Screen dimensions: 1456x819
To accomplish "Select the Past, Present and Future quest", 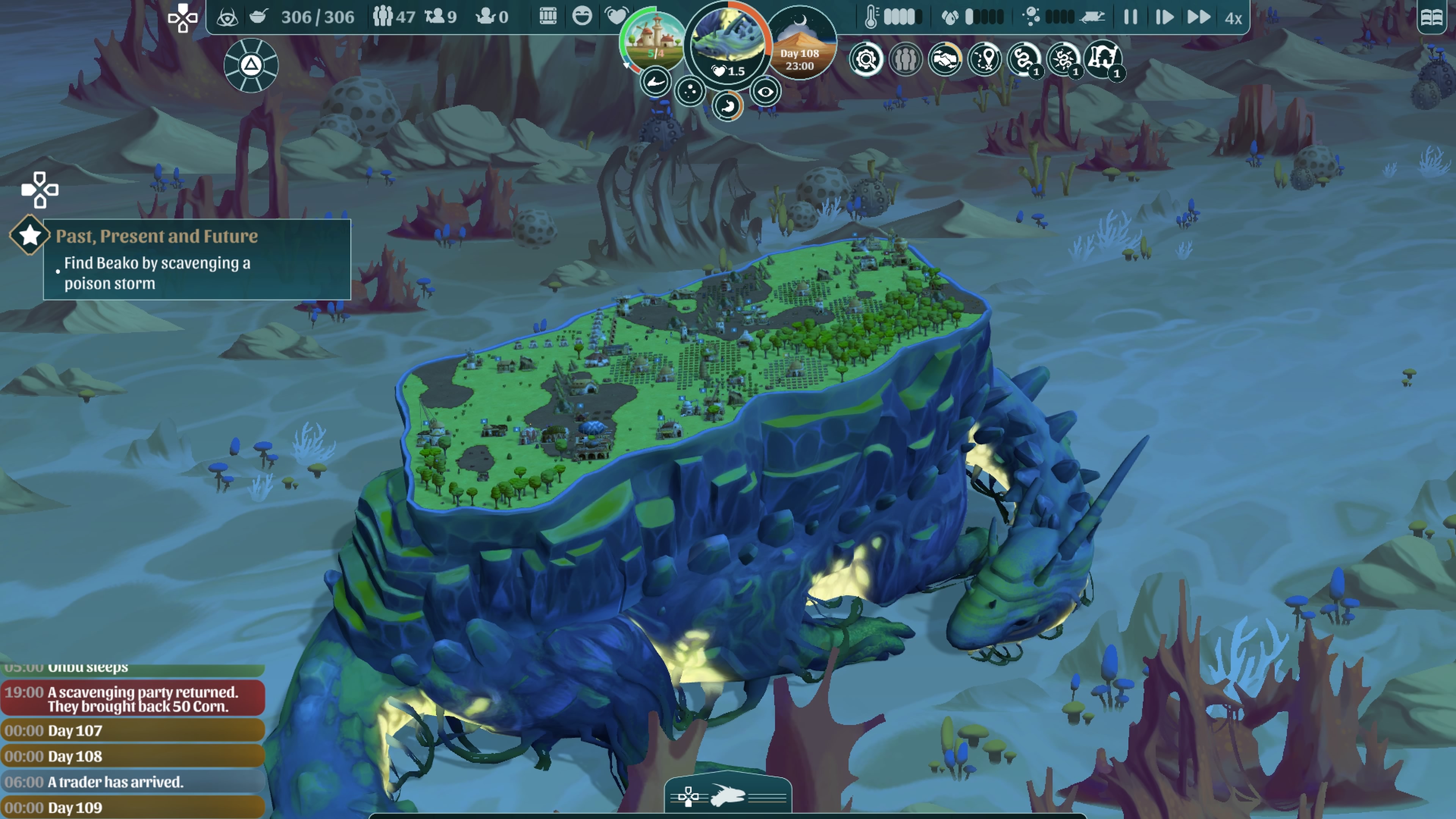I will 157,236.
